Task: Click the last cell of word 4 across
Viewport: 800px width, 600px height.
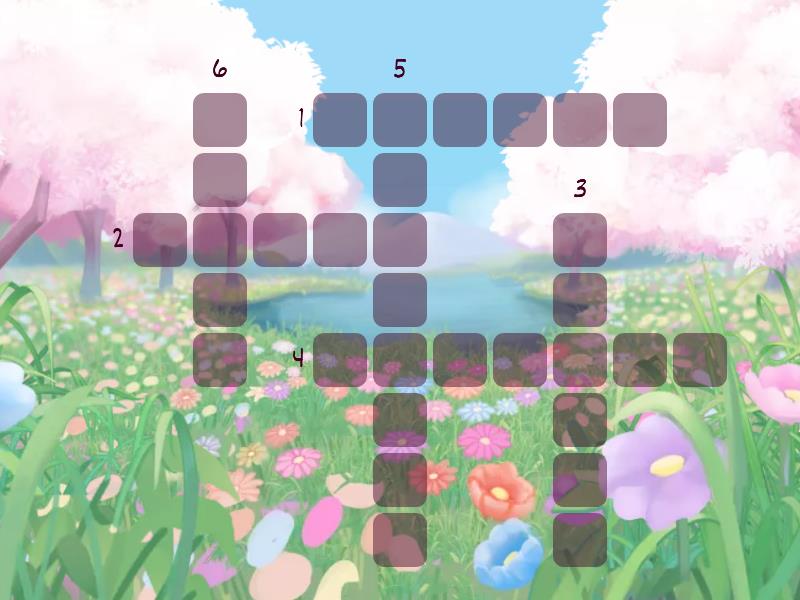Action: [700, 360]
